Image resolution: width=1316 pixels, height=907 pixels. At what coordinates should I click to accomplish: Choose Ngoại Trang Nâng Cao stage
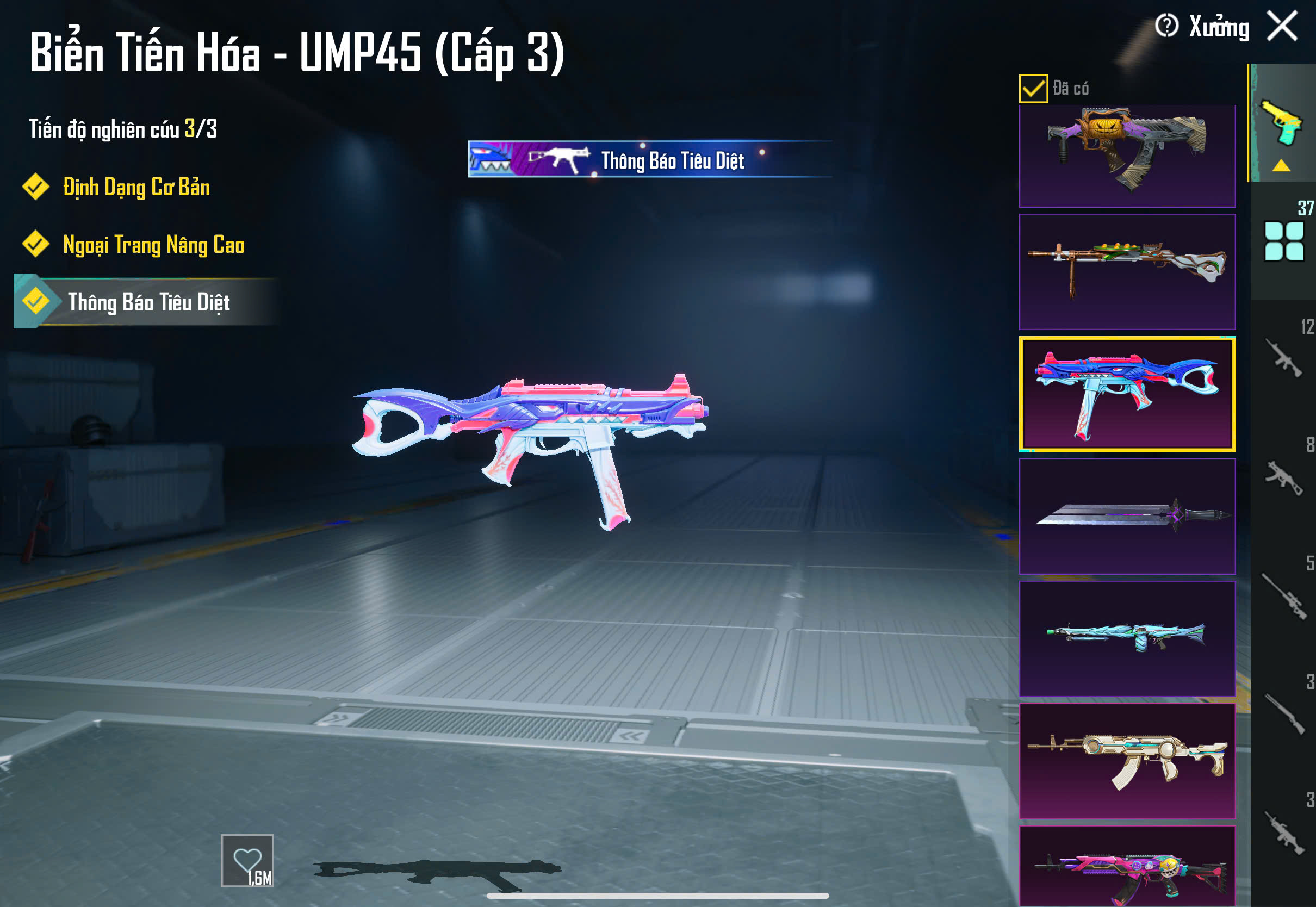point(153,244)
